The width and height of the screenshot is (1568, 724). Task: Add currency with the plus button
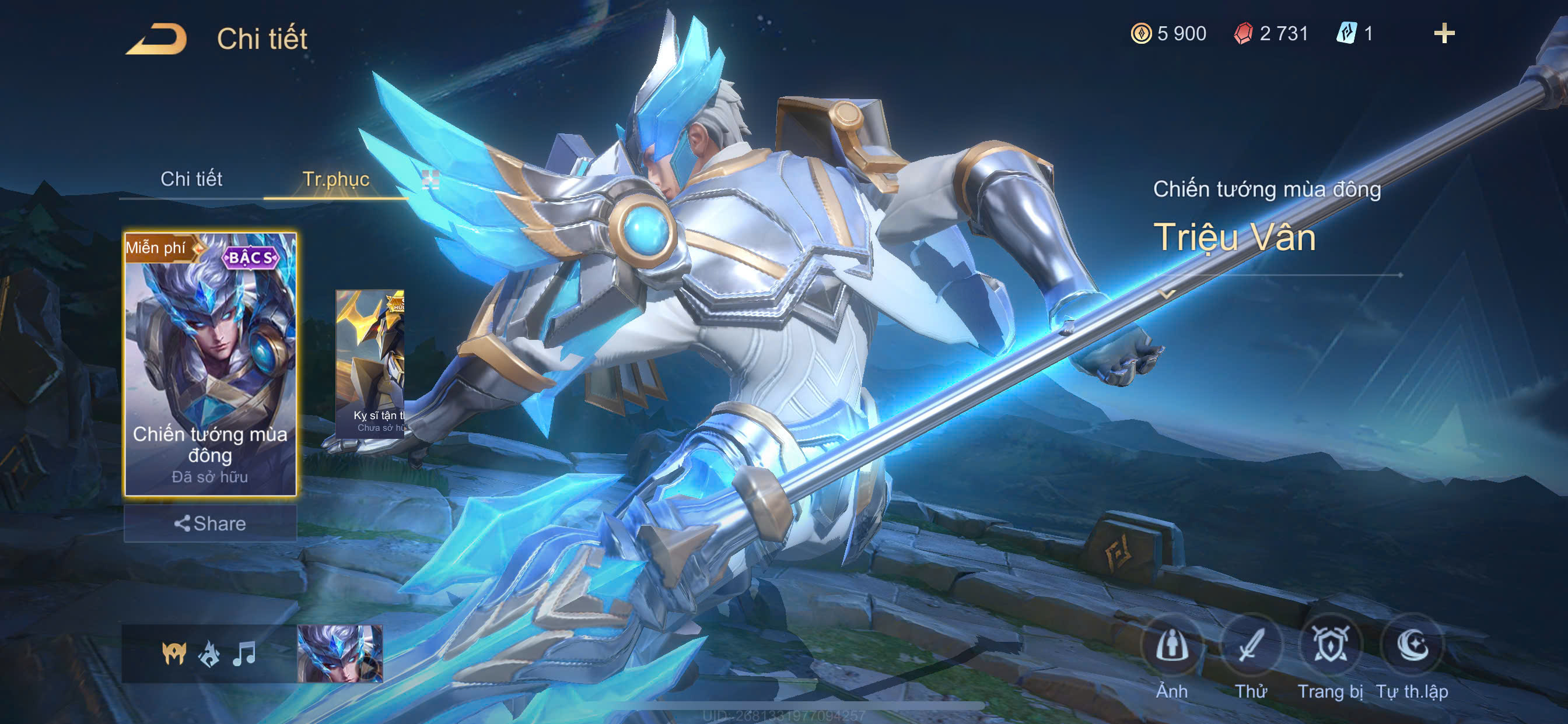point(1444,33)
